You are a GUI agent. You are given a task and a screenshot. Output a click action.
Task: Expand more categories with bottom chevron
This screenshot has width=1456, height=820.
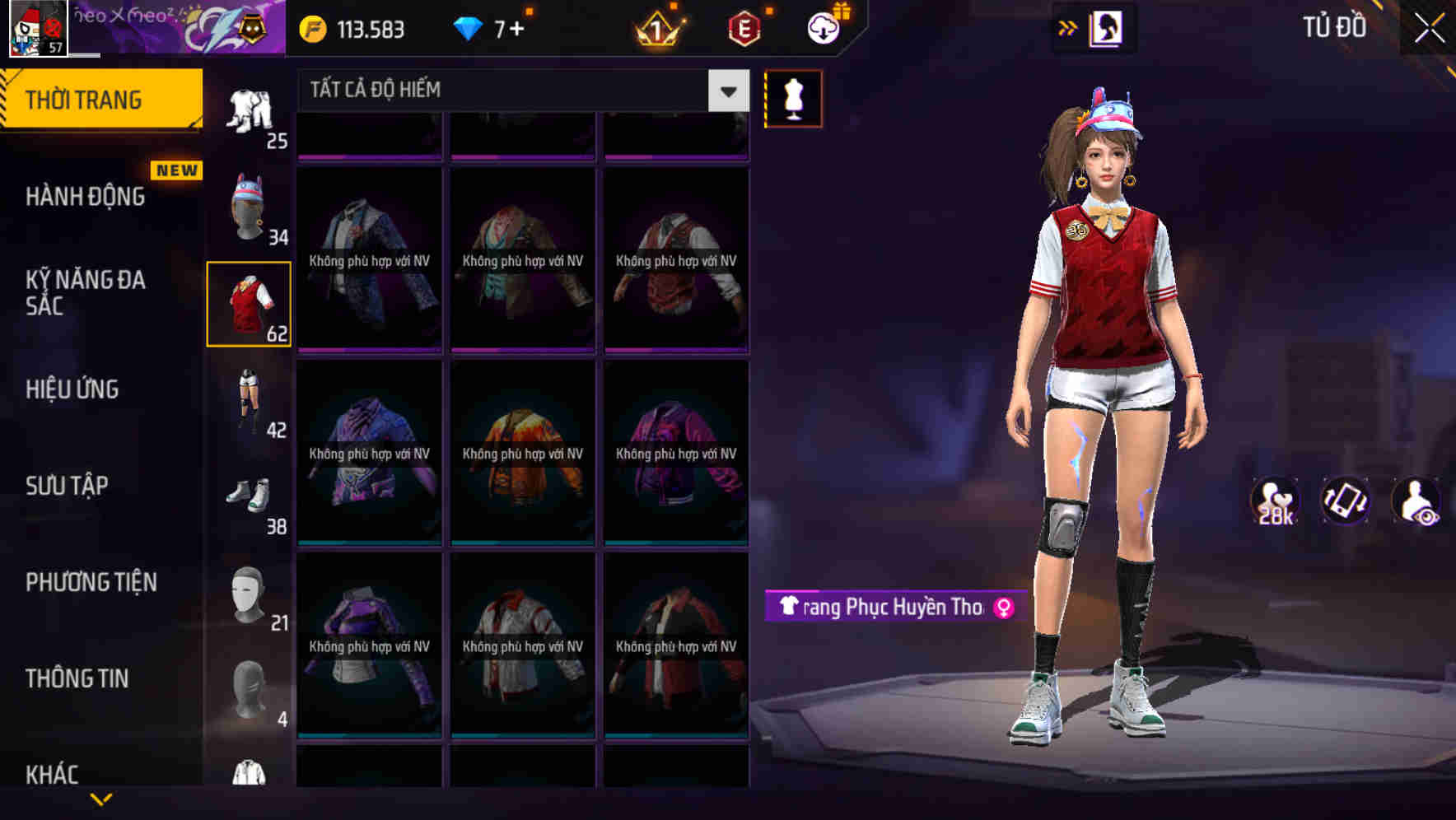coord(103,800)
